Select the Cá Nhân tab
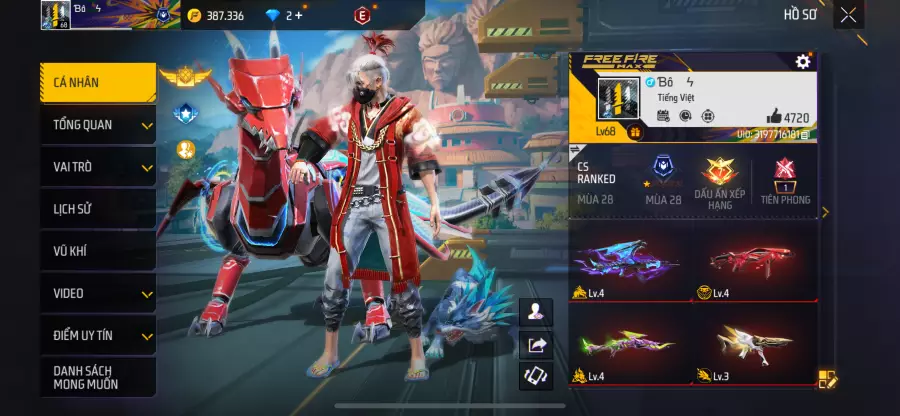Viewport: 900px width, 416px height. tap(97, 82)
